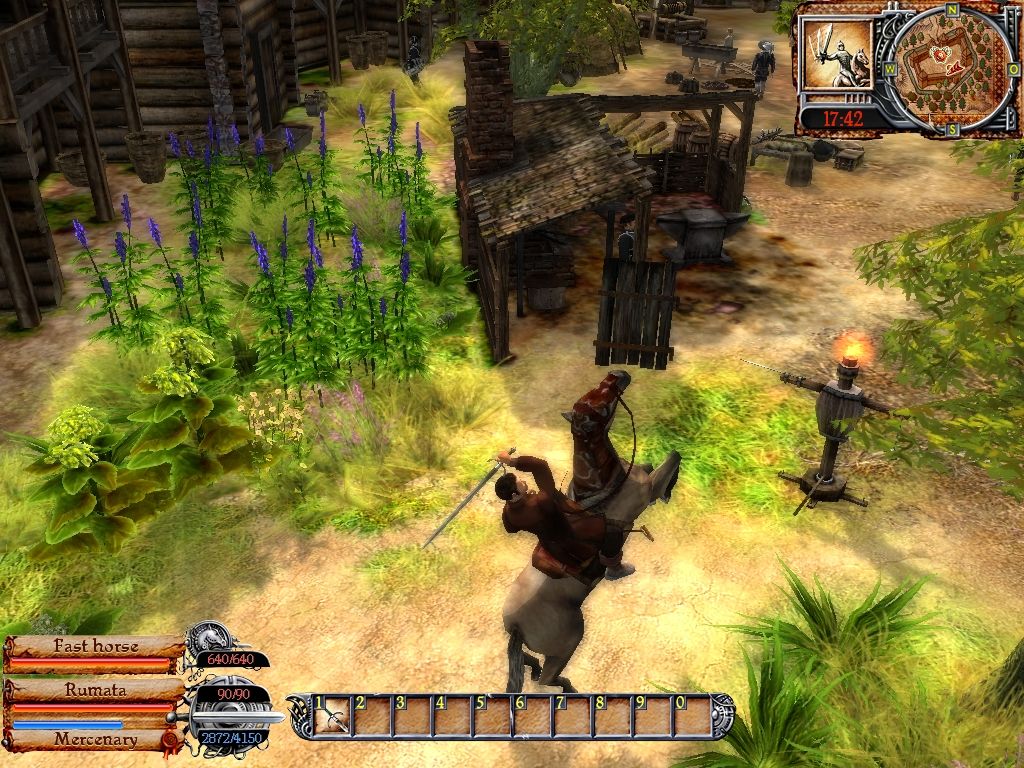Select the Rumata character nameplate
1024x768 pixels.
click(95, 690)
